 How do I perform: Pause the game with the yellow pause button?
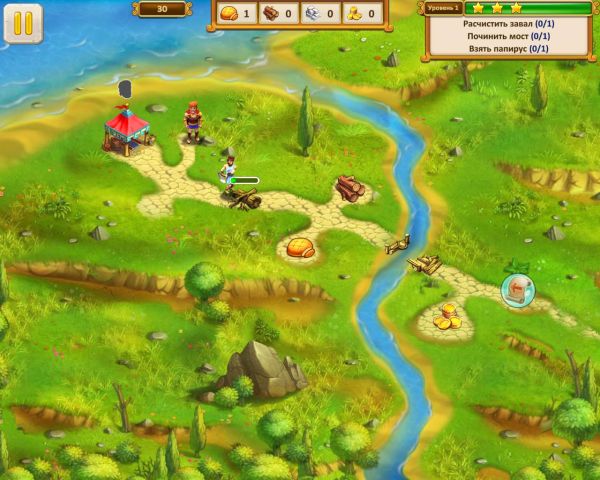point(23,23)
